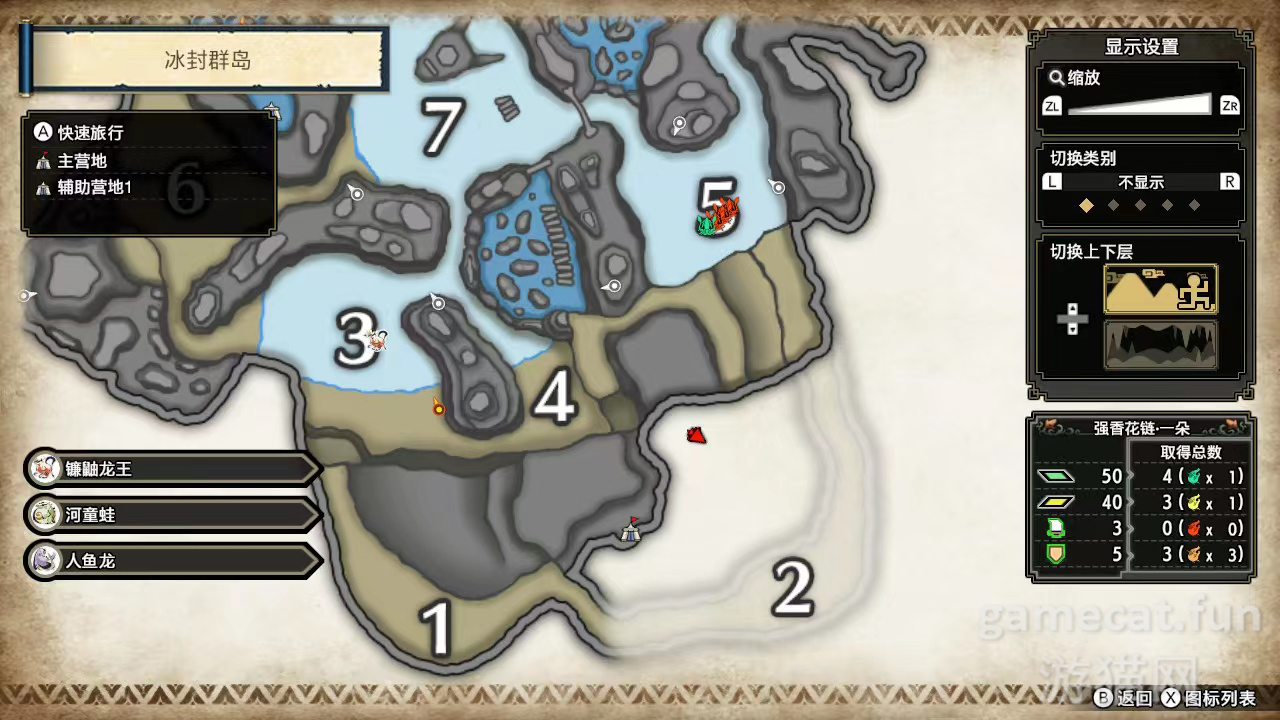The width and height of the screenshot is (1280, 720).
Task: Switch to the lower cave layer thumbnail
Action: point(1160,345)
